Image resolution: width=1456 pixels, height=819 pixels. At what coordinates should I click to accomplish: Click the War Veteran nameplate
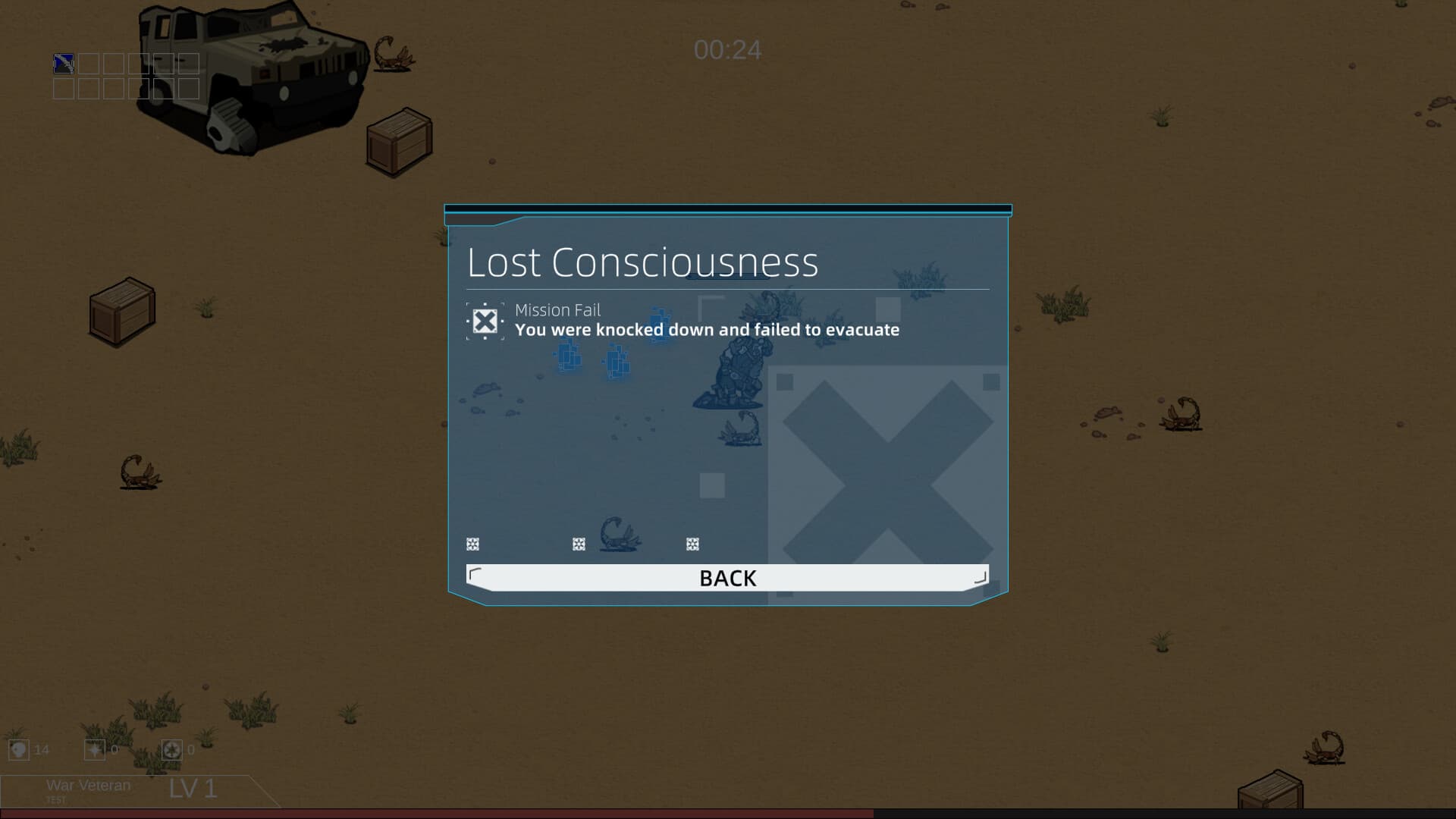click(89, 786)
